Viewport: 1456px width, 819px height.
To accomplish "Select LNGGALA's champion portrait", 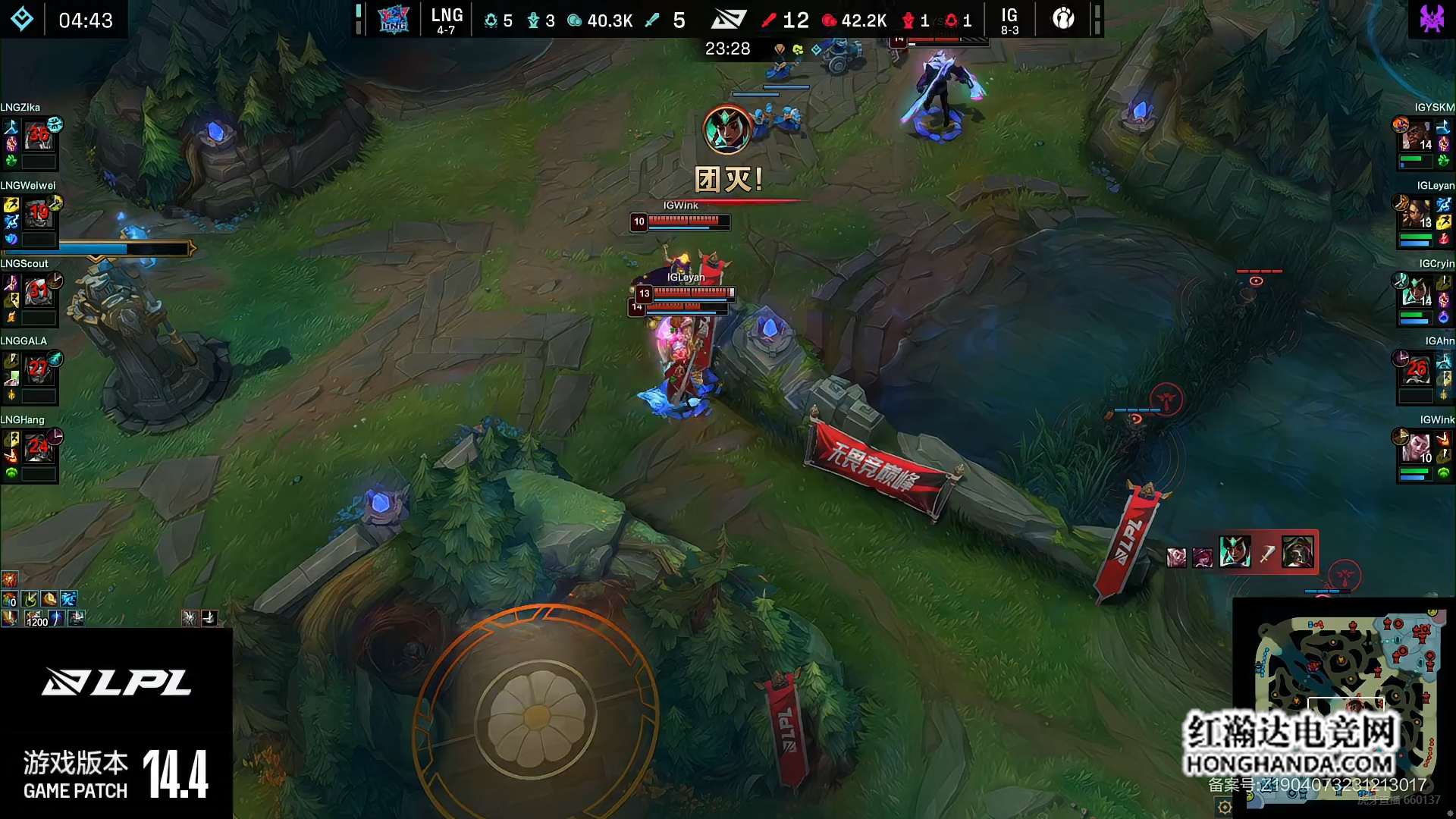I will (x=38, y=370).
